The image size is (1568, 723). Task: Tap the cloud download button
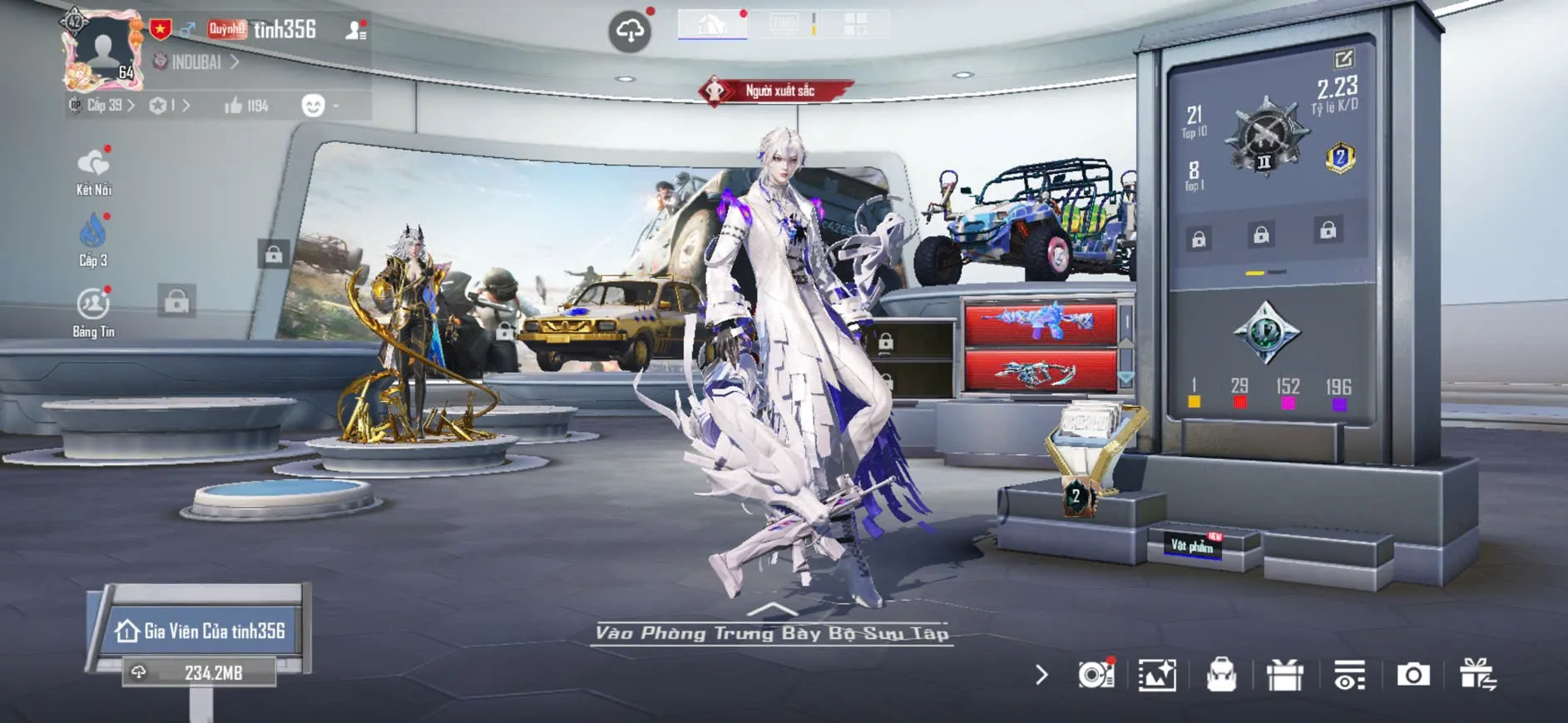(x=630, y=32)
